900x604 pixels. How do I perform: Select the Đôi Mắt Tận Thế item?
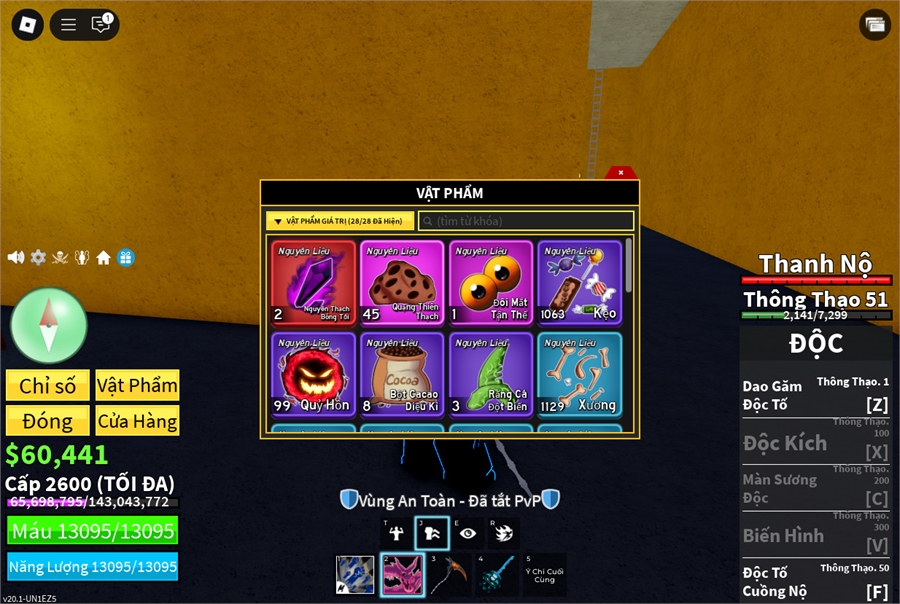(x=491, y=284)
